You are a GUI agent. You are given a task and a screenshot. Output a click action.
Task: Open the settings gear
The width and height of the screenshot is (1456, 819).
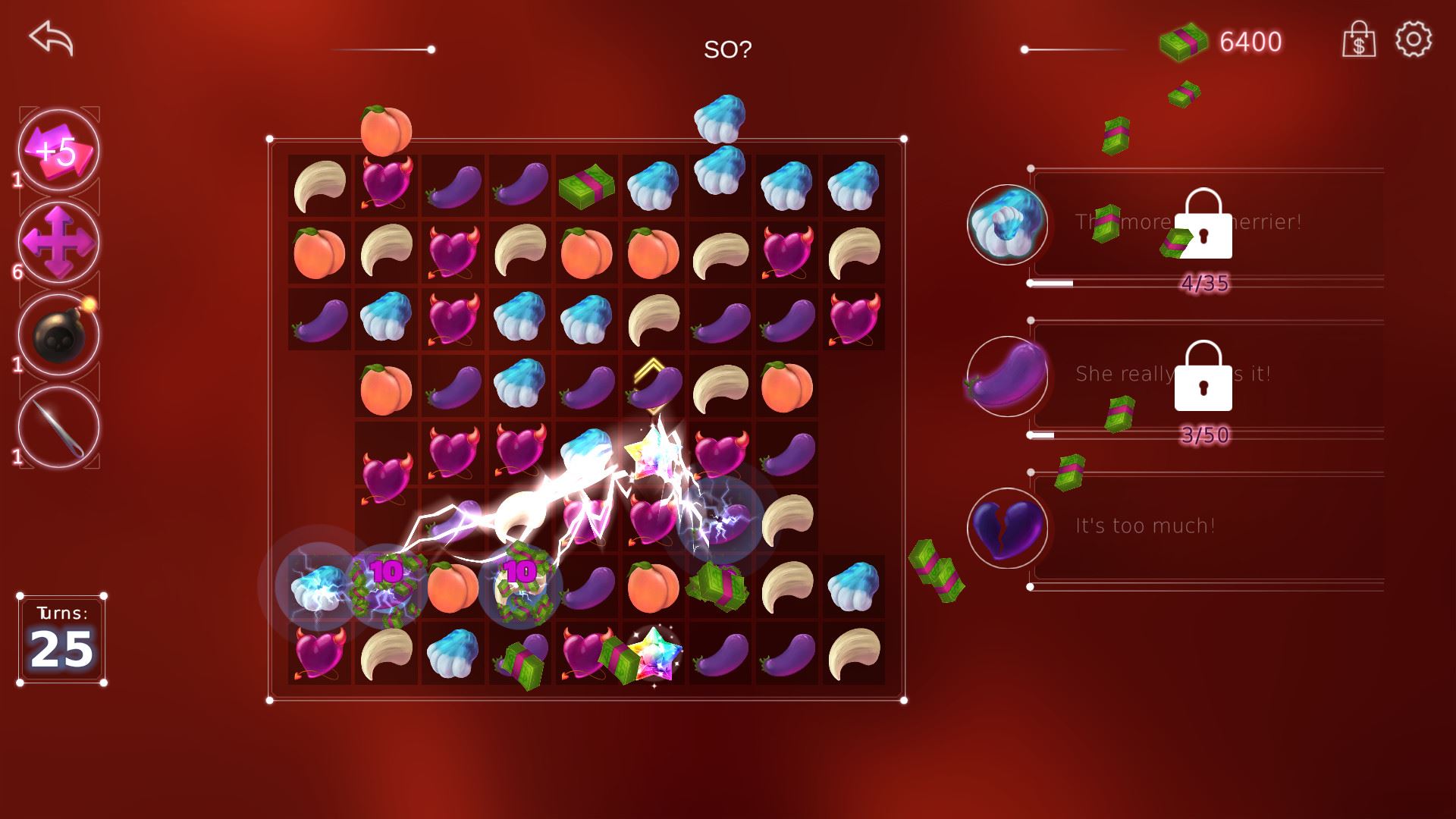click(x=1414, y=39)
